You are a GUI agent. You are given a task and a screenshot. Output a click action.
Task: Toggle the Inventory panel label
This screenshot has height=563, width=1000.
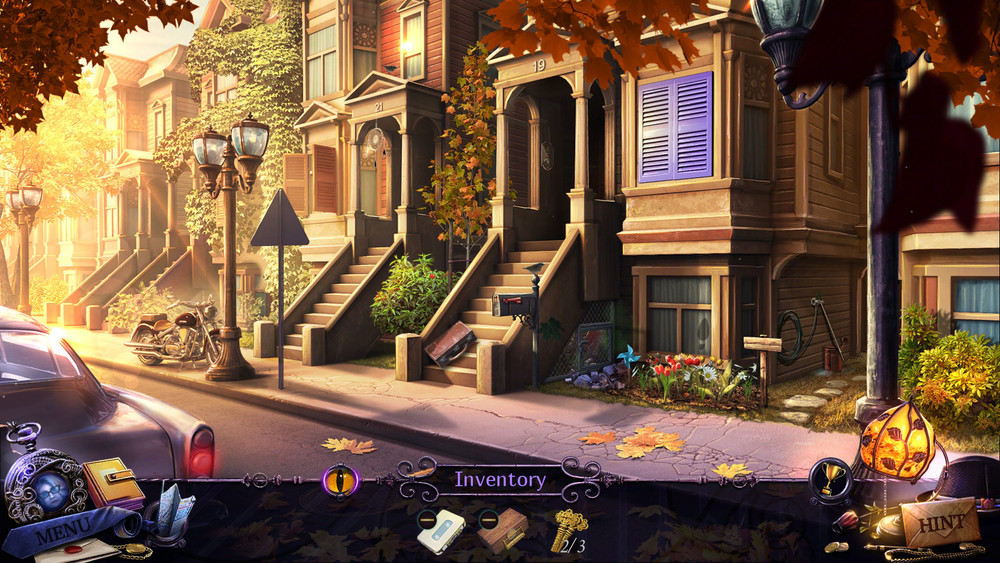tap(500, 479)
